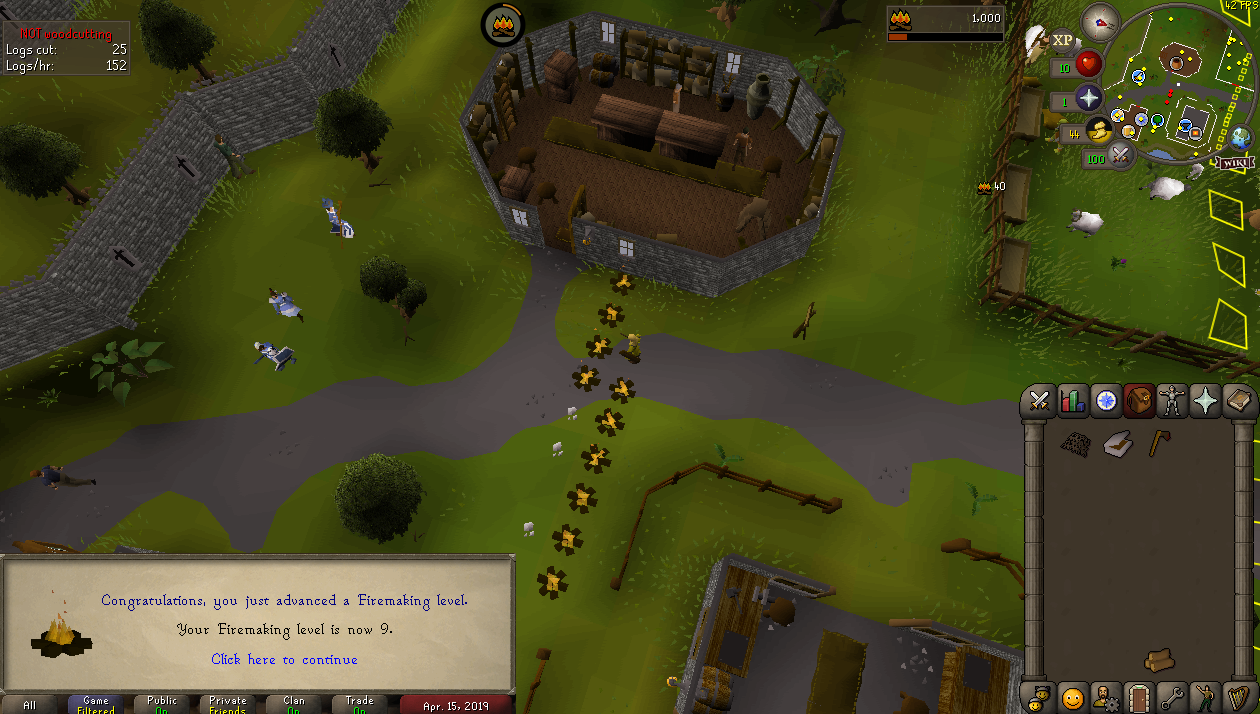1260x714 pixels.
Task: Select the tinderbox in the inventory
Action: click(x=1117, y=444)
